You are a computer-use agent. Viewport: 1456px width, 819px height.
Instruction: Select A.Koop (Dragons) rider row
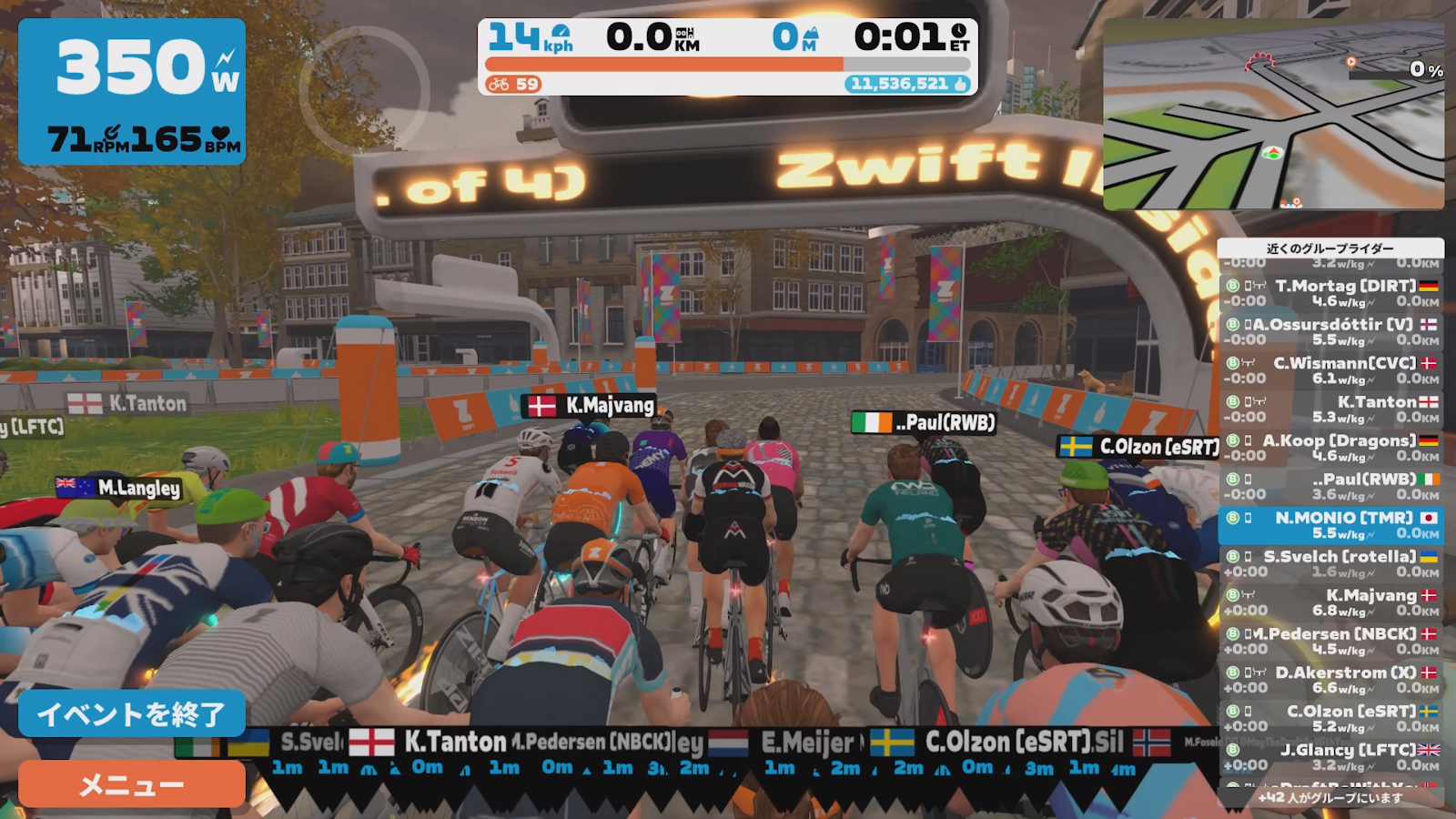1330,448
